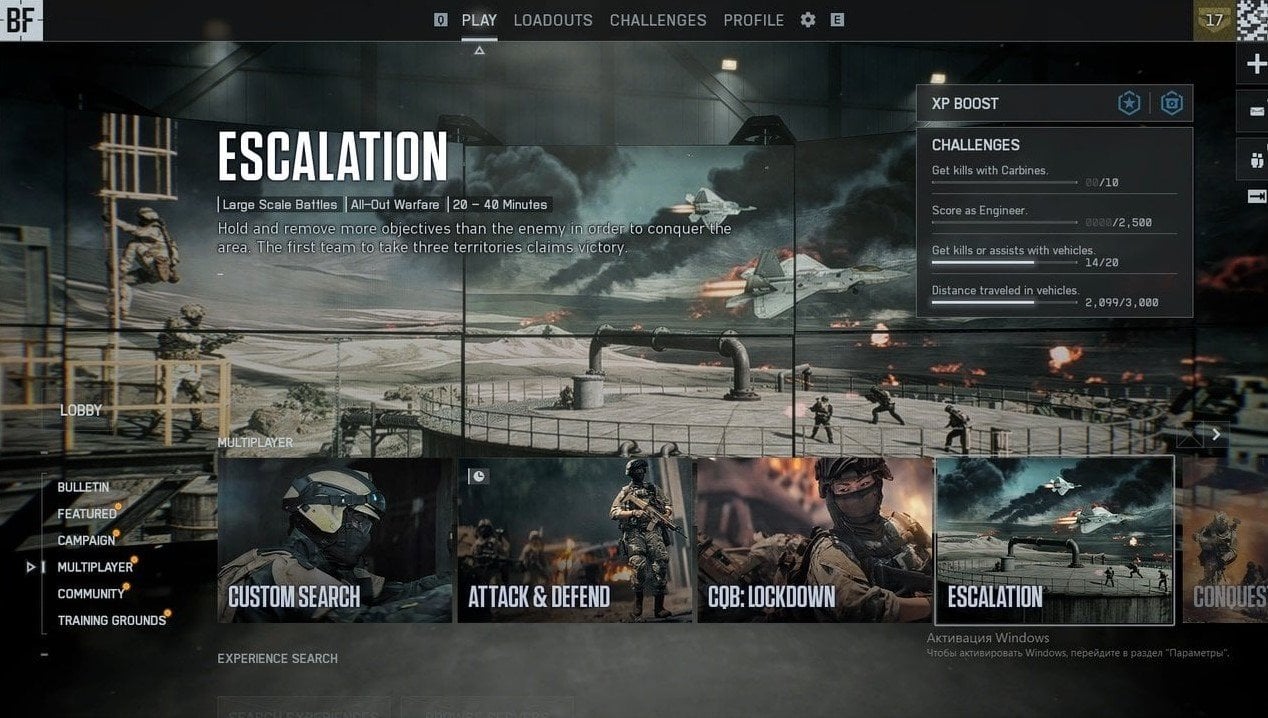Pick the CQB: Lockdown mode tile

click(814, 540)
